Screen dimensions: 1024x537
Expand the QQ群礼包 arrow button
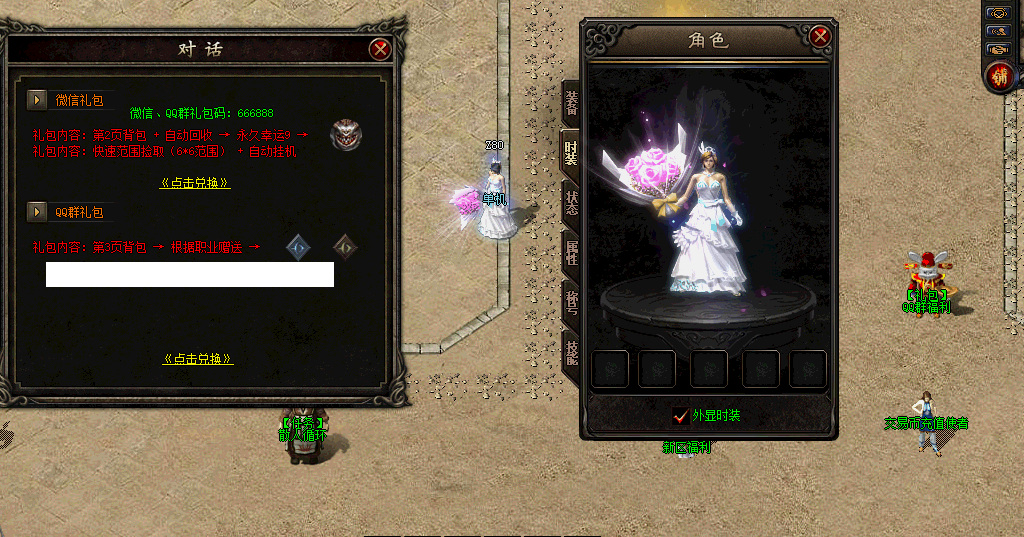[37, 212]
